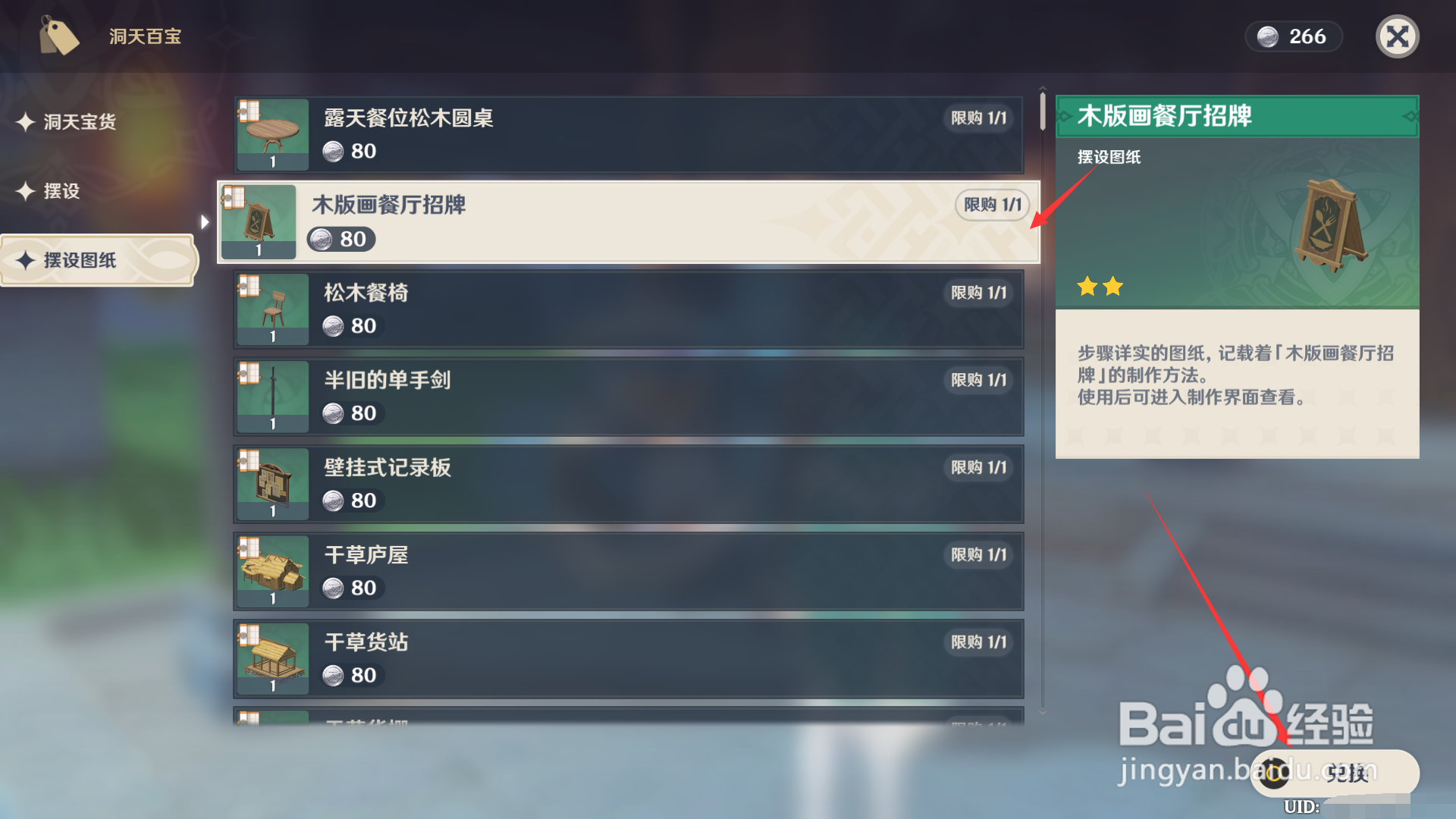Select the 干草货站 stall icon
Screen dimensions: 1456x819
point(271,657)
